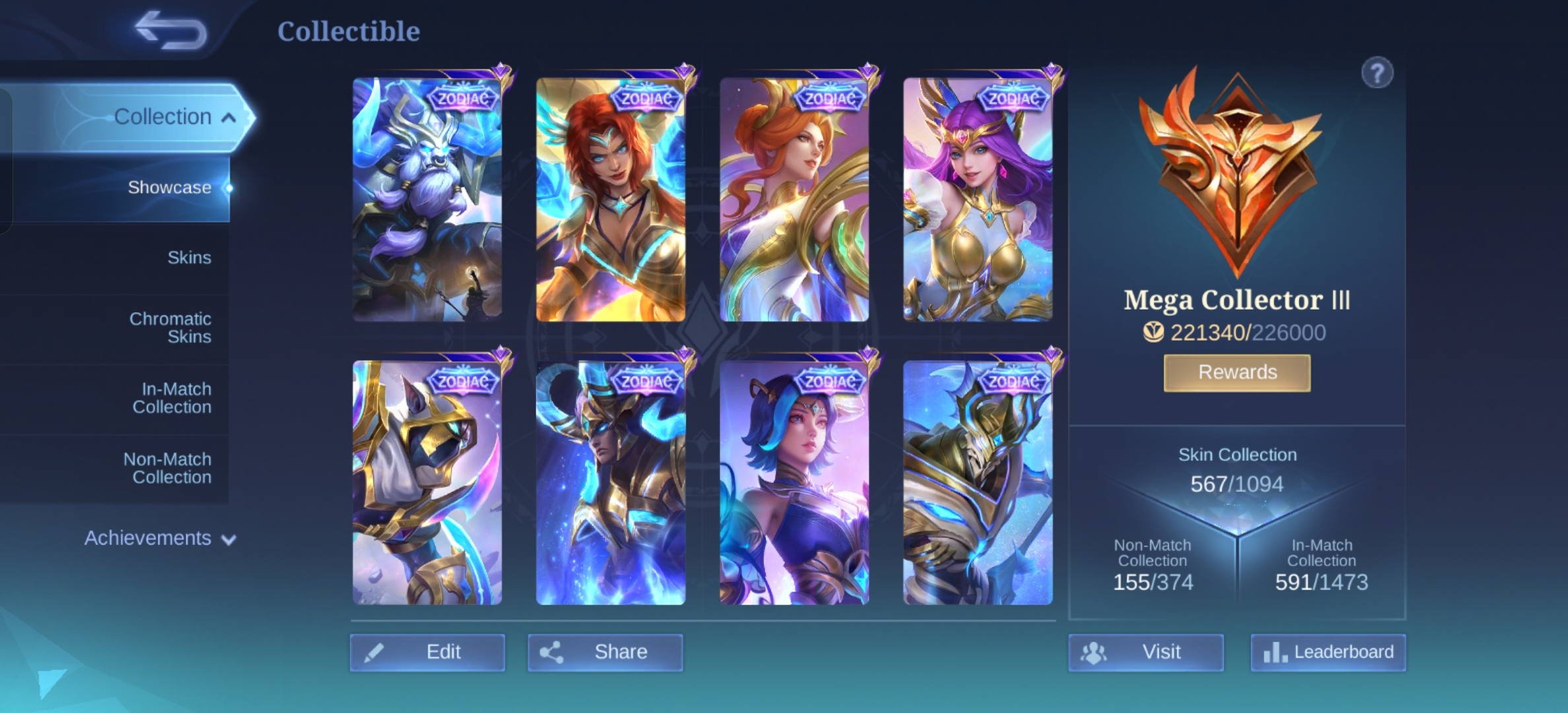Go back using the return arrow

[x=170, y=31]
